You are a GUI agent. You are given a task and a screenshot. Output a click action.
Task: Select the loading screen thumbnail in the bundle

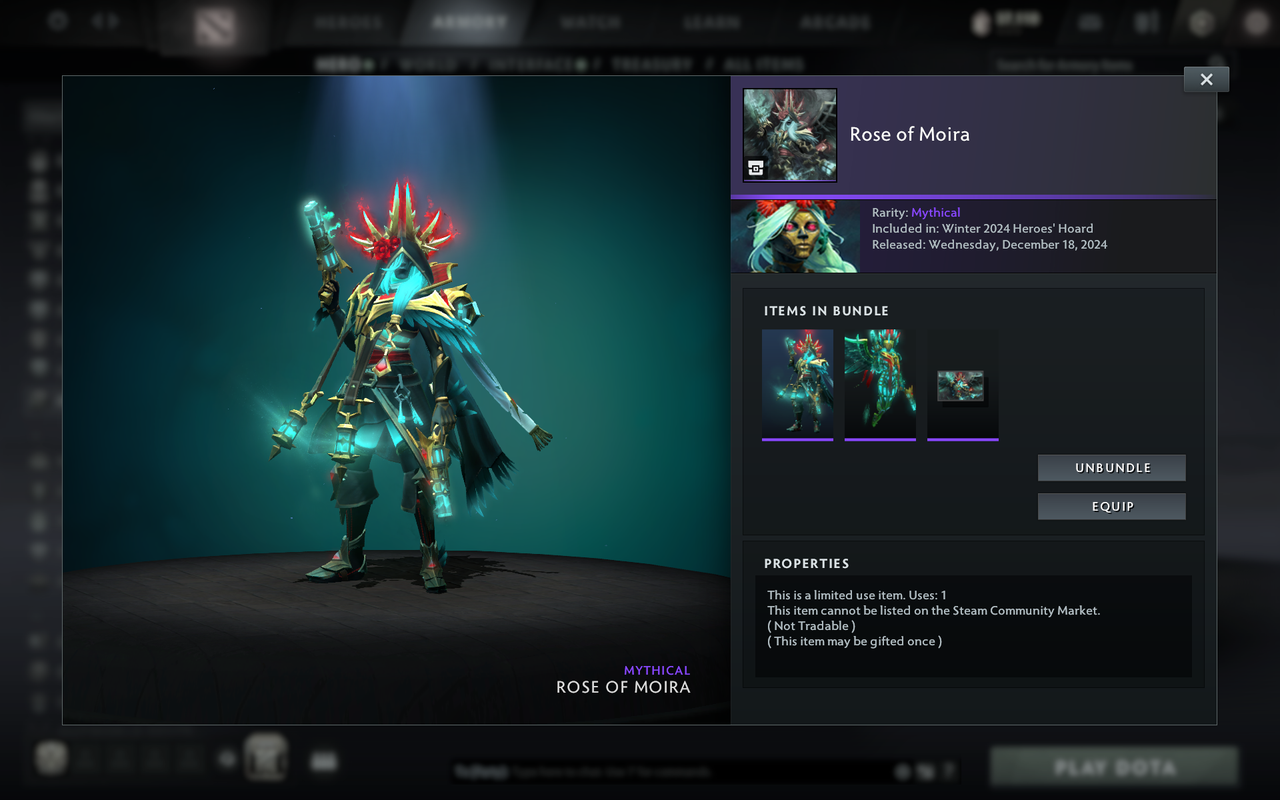click(x=962, y=384)
